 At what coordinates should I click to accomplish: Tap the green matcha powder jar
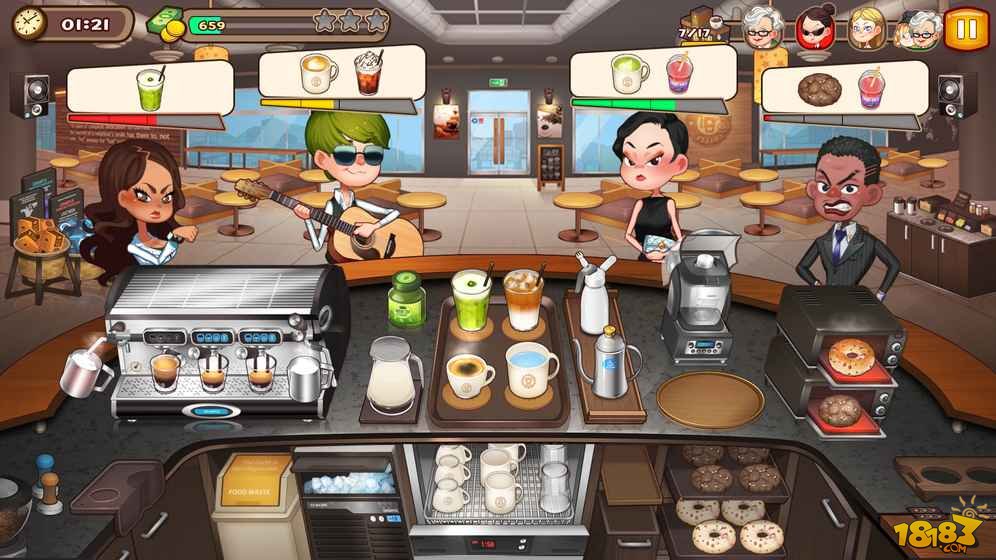(405, 295)
